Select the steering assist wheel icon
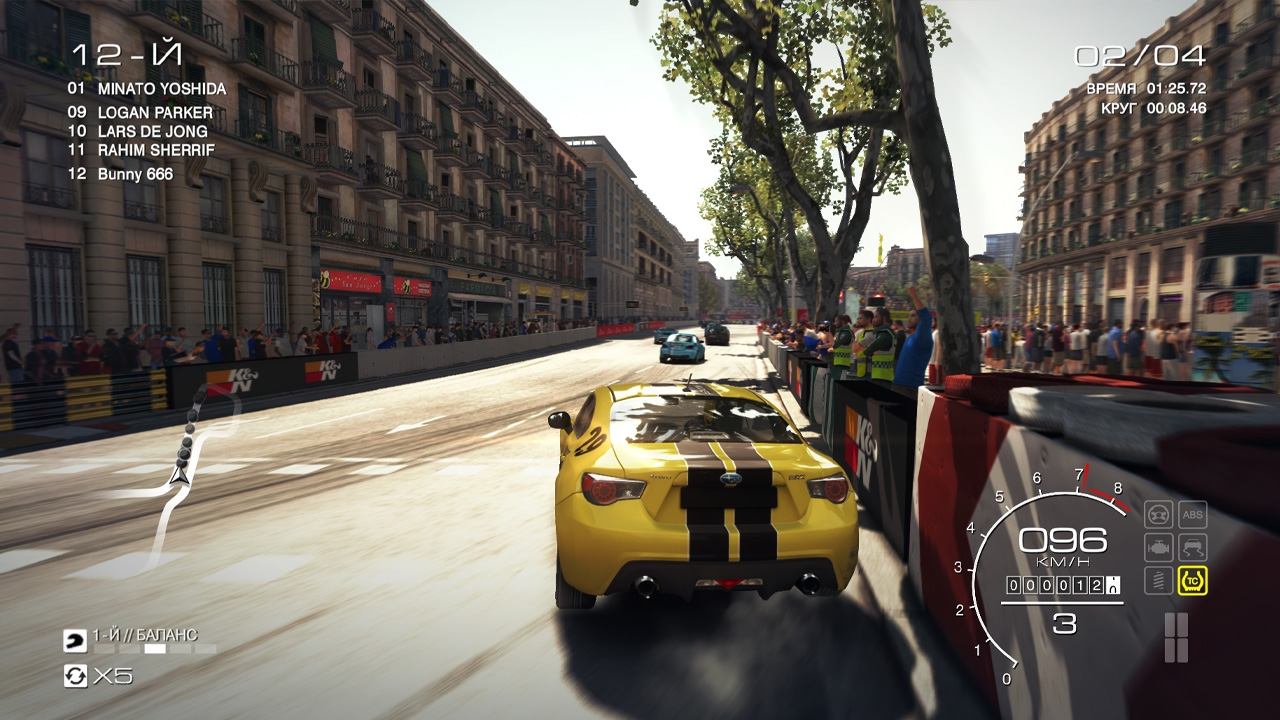This screenshot has height=720, width=1280. (x=1159, y=513)
